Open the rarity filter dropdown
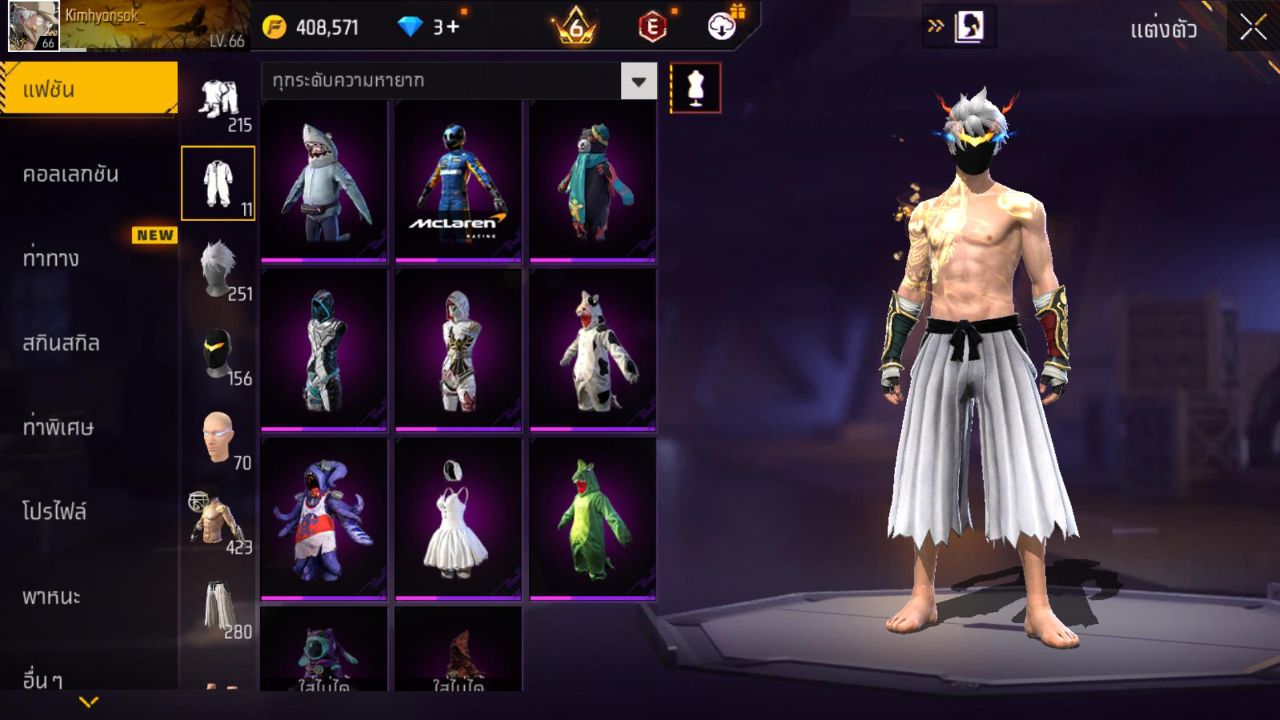The height and width of the screenshot is (720, 1280). 638,81
